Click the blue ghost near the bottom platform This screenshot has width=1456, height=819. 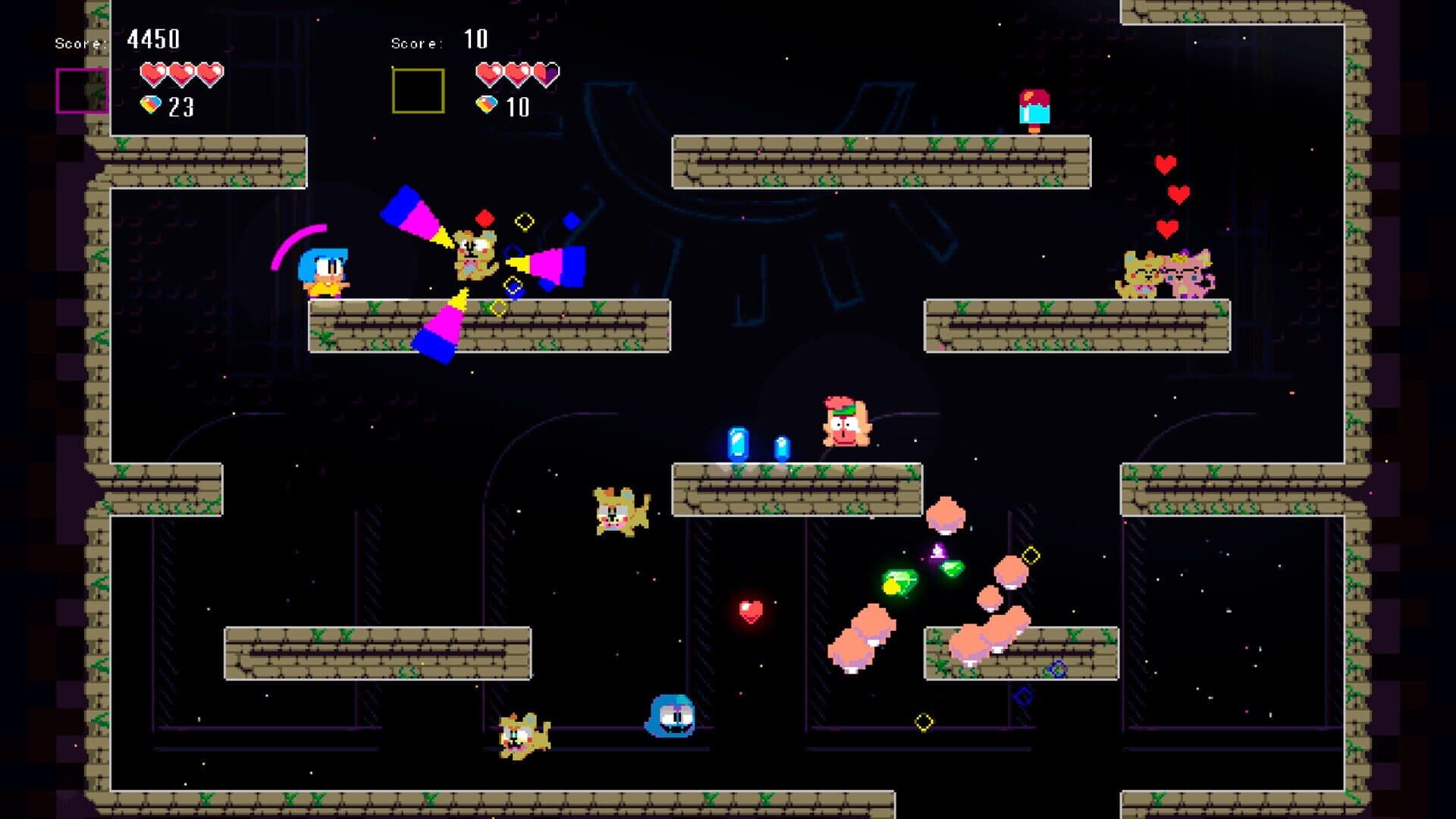pos(671,713)
